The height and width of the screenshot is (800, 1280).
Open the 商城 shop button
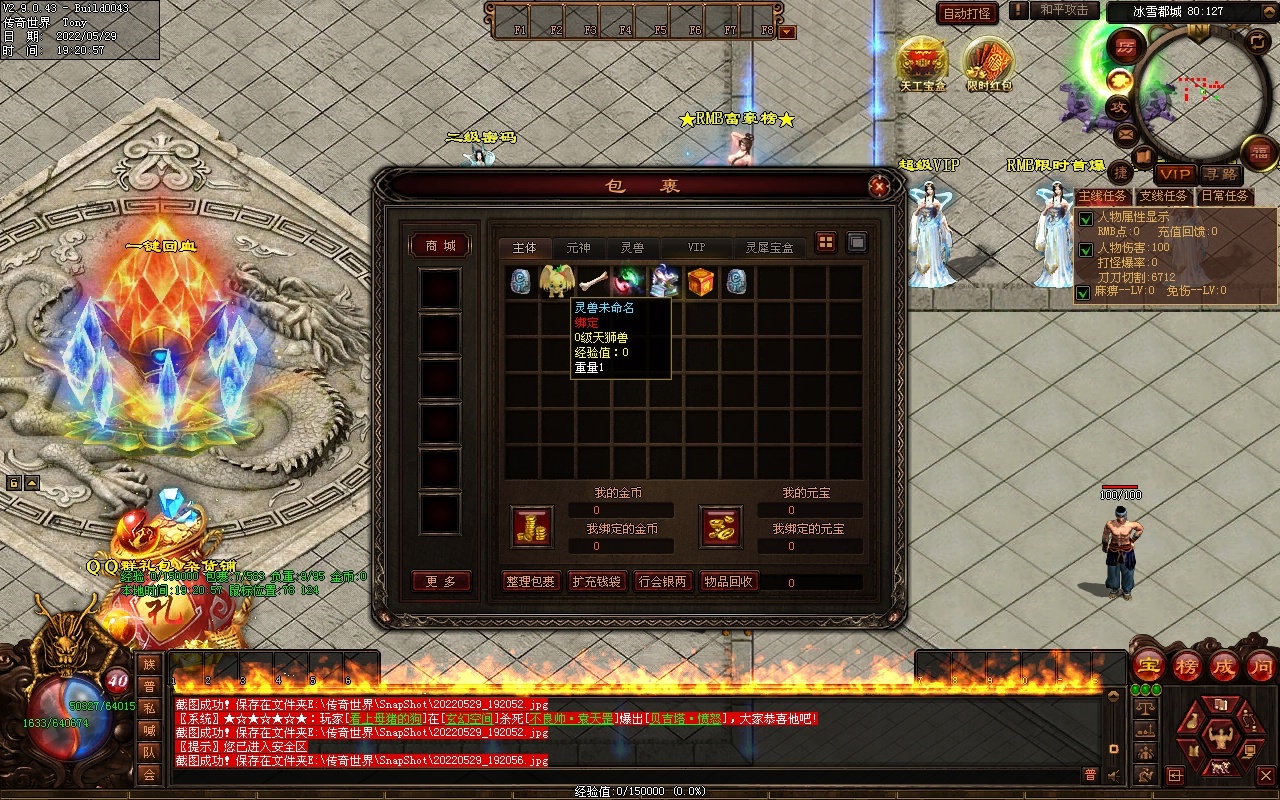click(440, 246)
